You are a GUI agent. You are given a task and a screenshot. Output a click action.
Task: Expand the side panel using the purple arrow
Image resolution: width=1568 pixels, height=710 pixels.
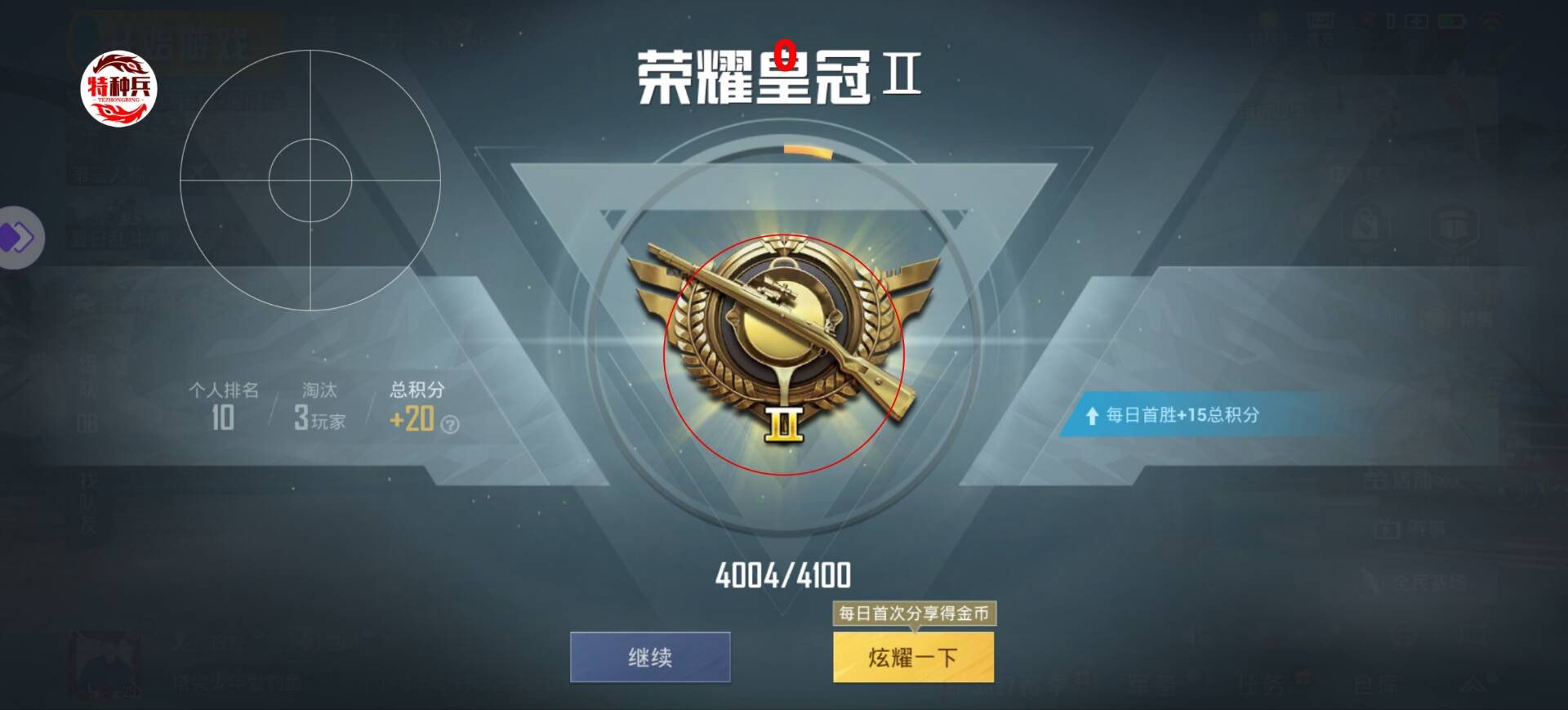click(18, 235)
